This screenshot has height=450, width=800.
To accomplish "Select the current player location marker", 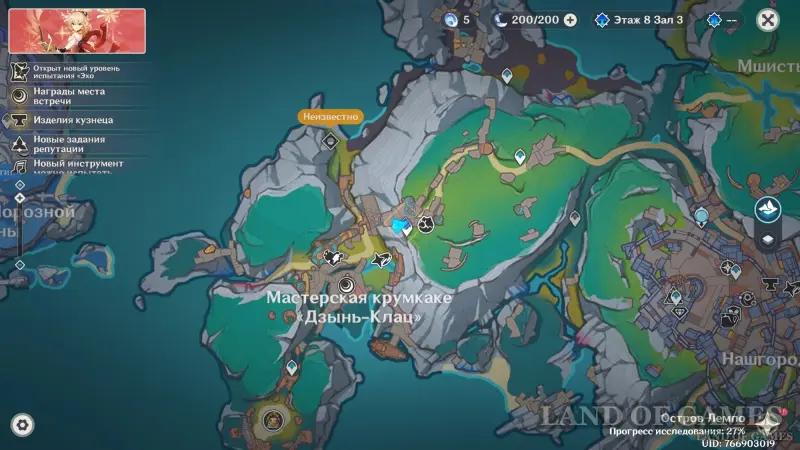I will click(401, 226).
